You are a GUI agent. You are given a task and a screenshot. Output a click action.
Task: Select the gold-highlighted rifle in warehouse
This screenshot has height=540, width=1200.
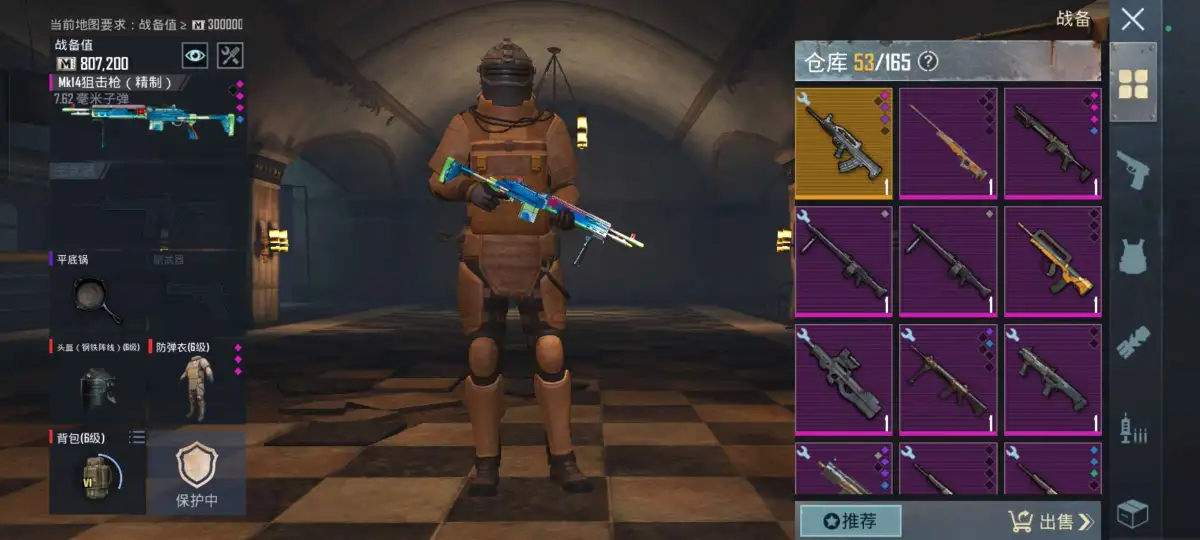pos(843,143)
